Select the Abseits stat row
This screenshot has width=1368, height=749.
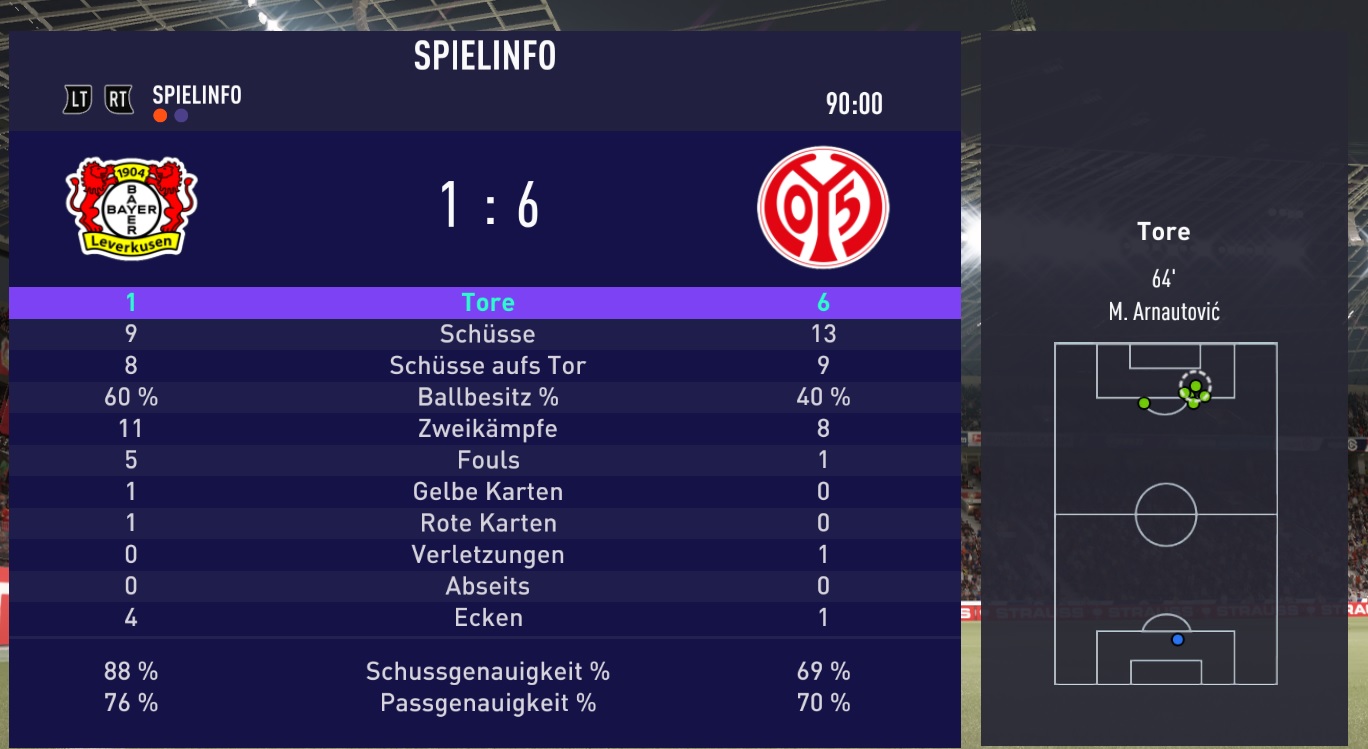[488, 586]
